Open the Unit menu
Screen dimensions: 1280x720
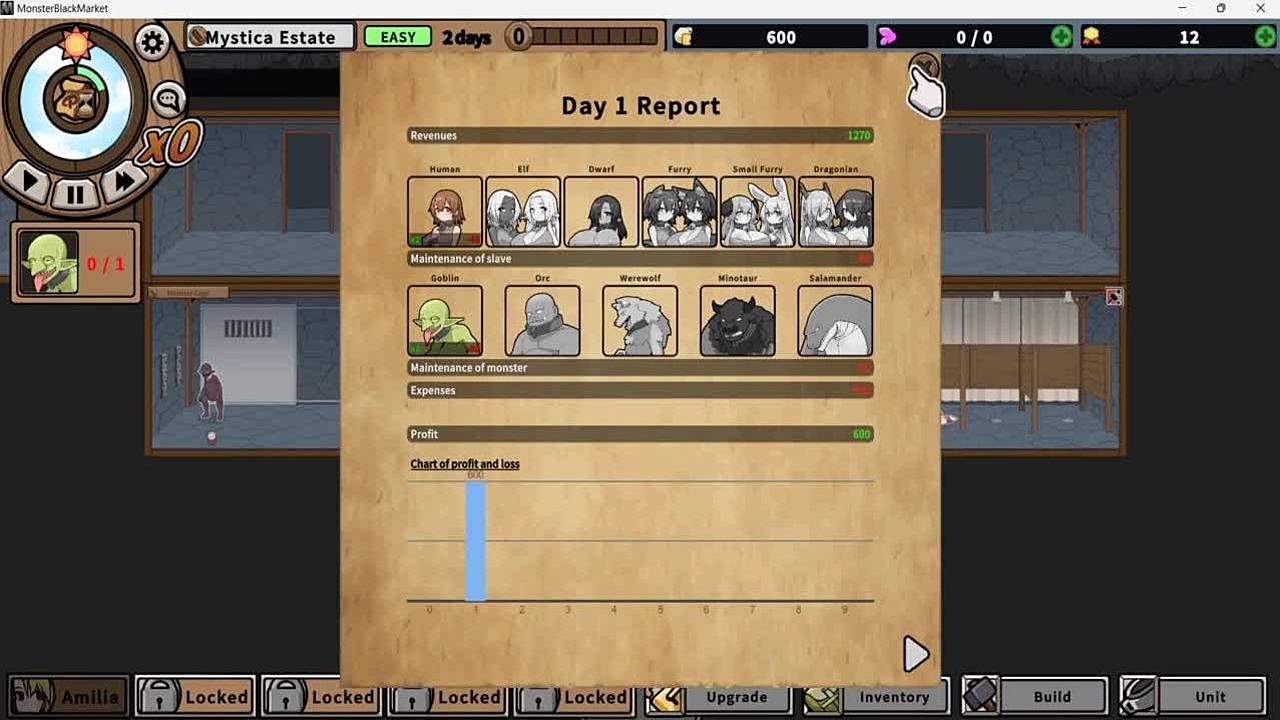1193,697
